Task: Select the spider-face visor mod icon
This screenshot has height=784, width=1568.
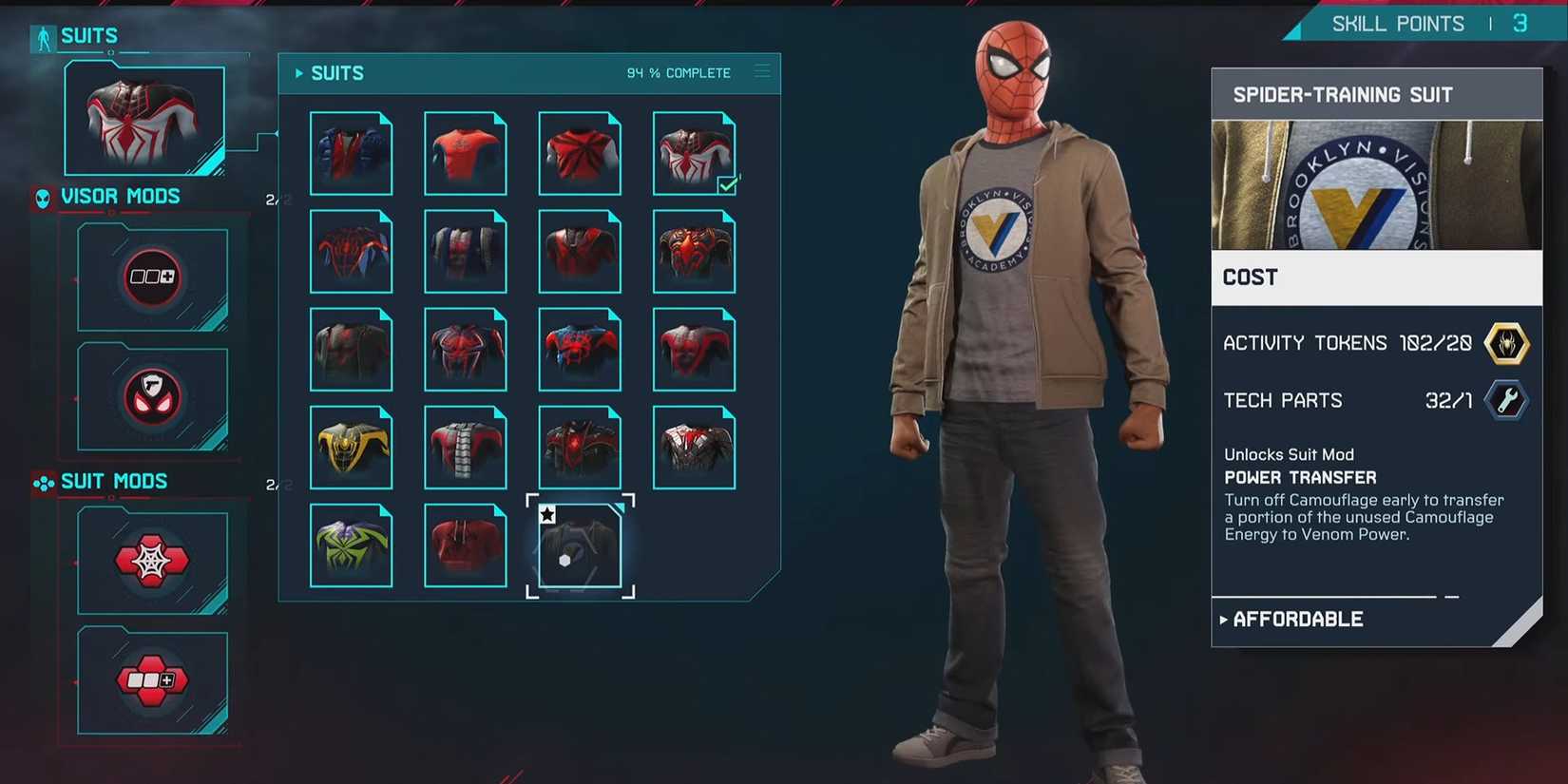Action: pos(152,397)
